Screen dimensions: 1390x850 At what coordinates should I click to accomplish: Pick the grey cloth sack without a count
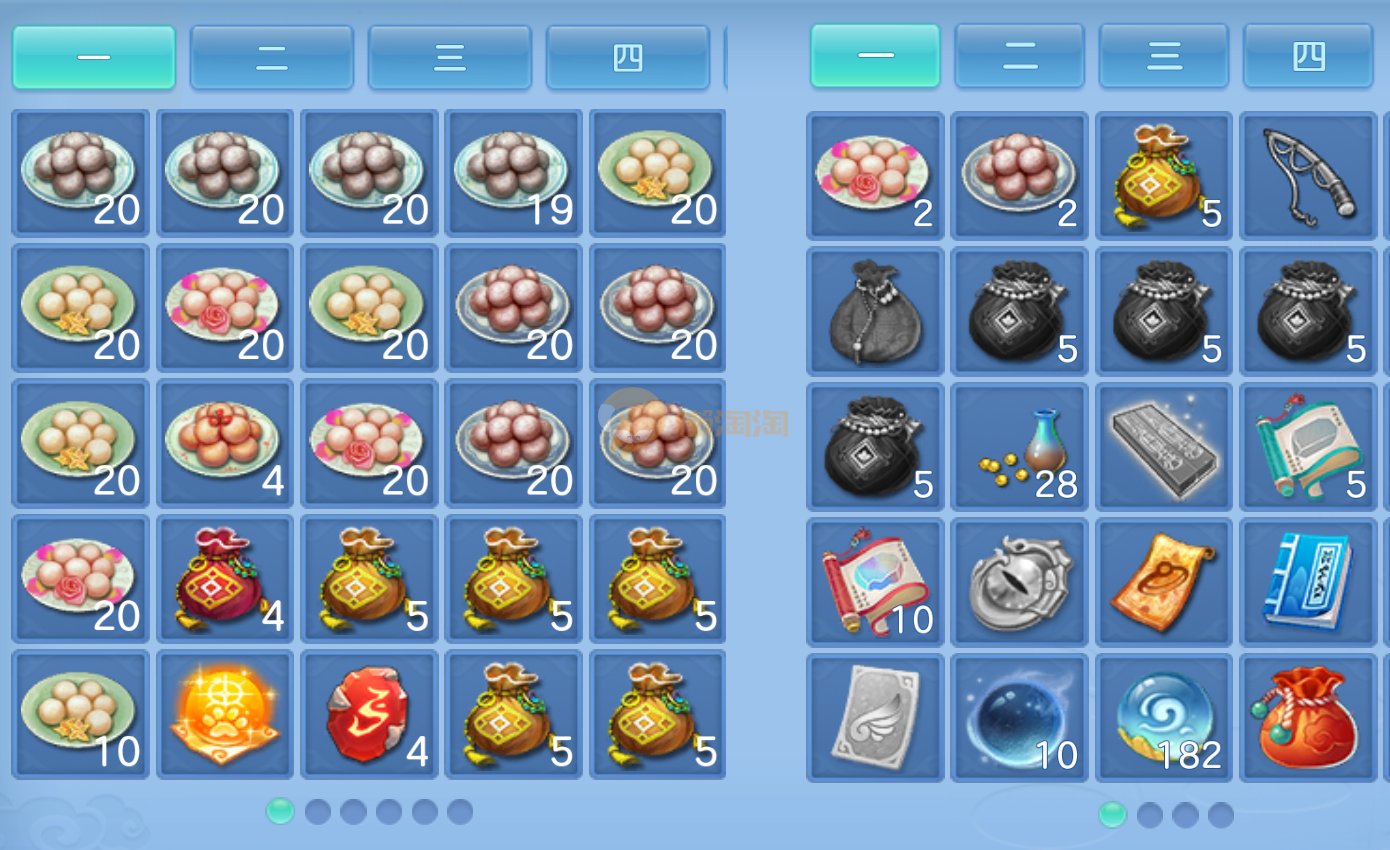point(875,310)
